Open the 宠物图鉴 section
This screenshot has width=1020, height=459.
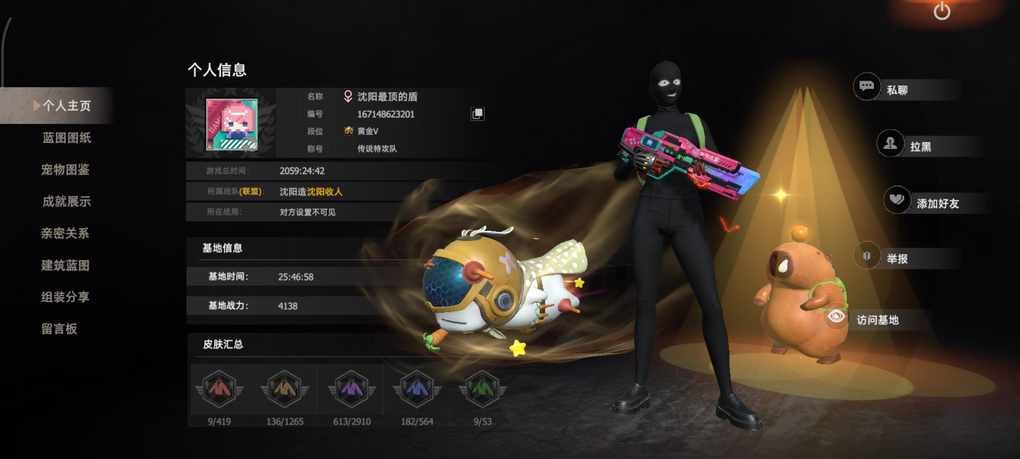click(x=66, y=169)
